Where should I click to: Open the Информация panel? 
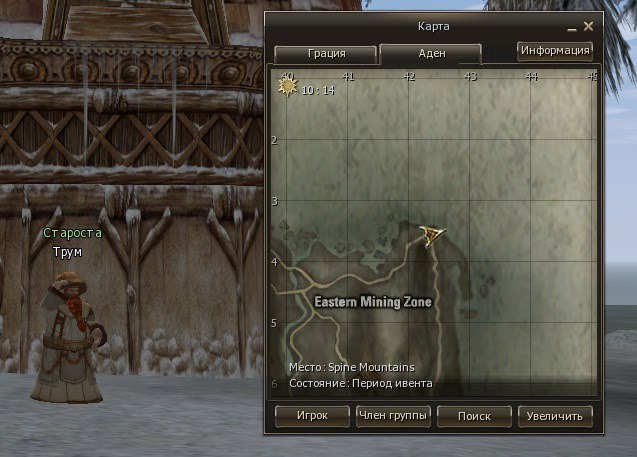[555, 50]
